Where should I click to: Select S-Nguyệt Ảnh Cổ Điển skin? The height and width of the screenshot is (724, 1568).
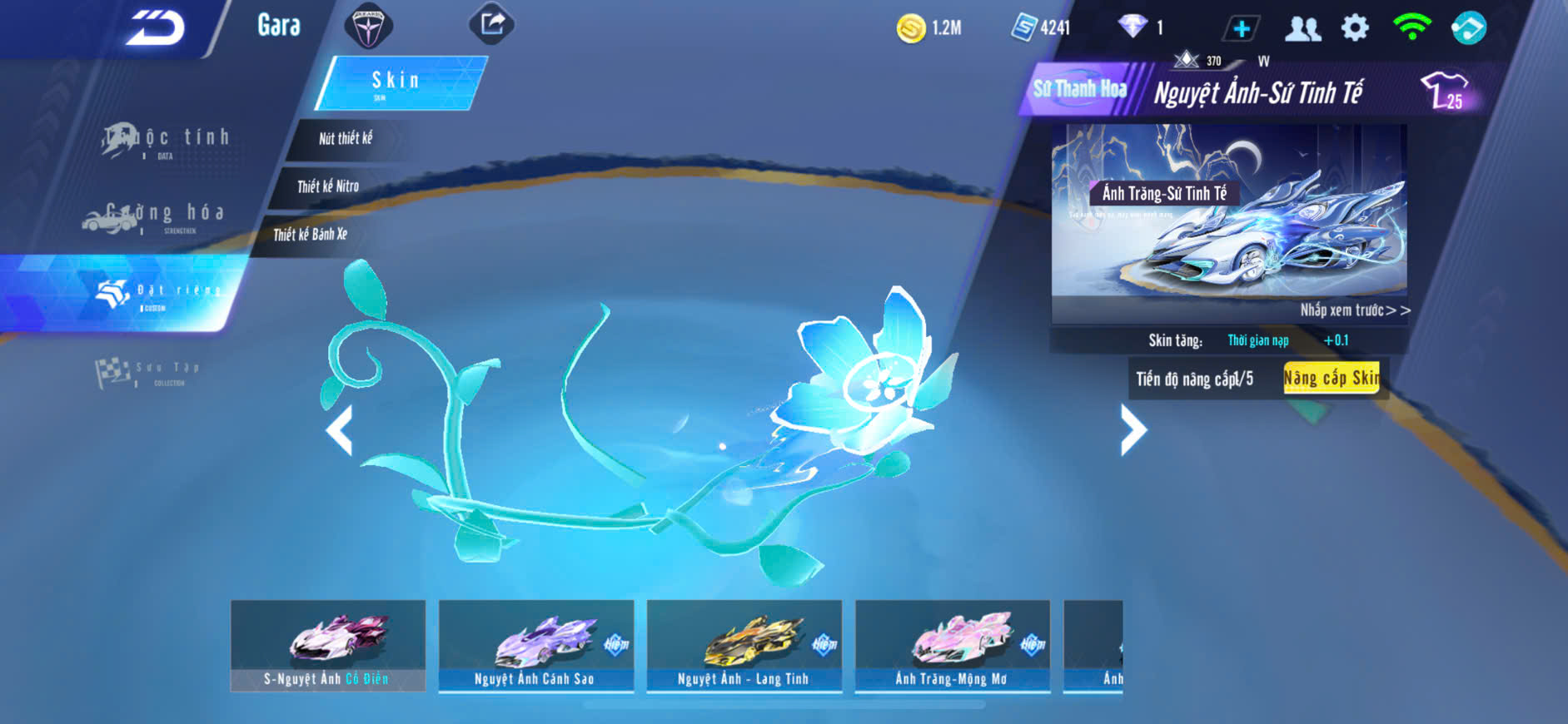(327, 646)
